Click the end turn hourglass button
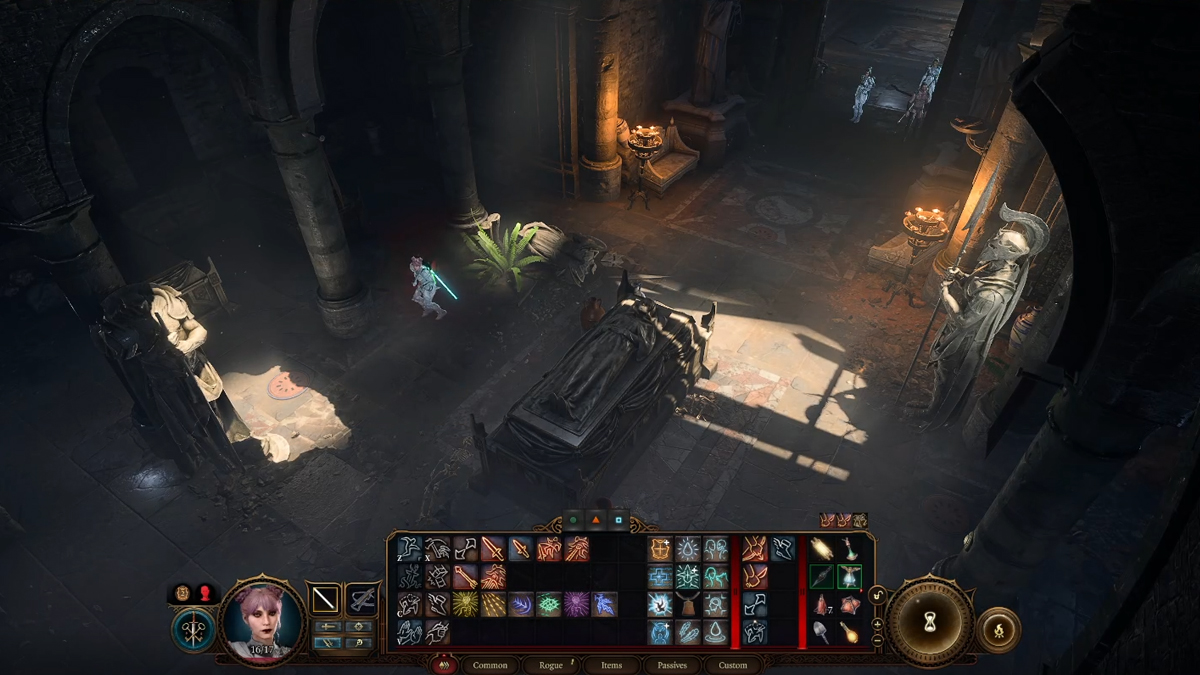 point(930,620)
